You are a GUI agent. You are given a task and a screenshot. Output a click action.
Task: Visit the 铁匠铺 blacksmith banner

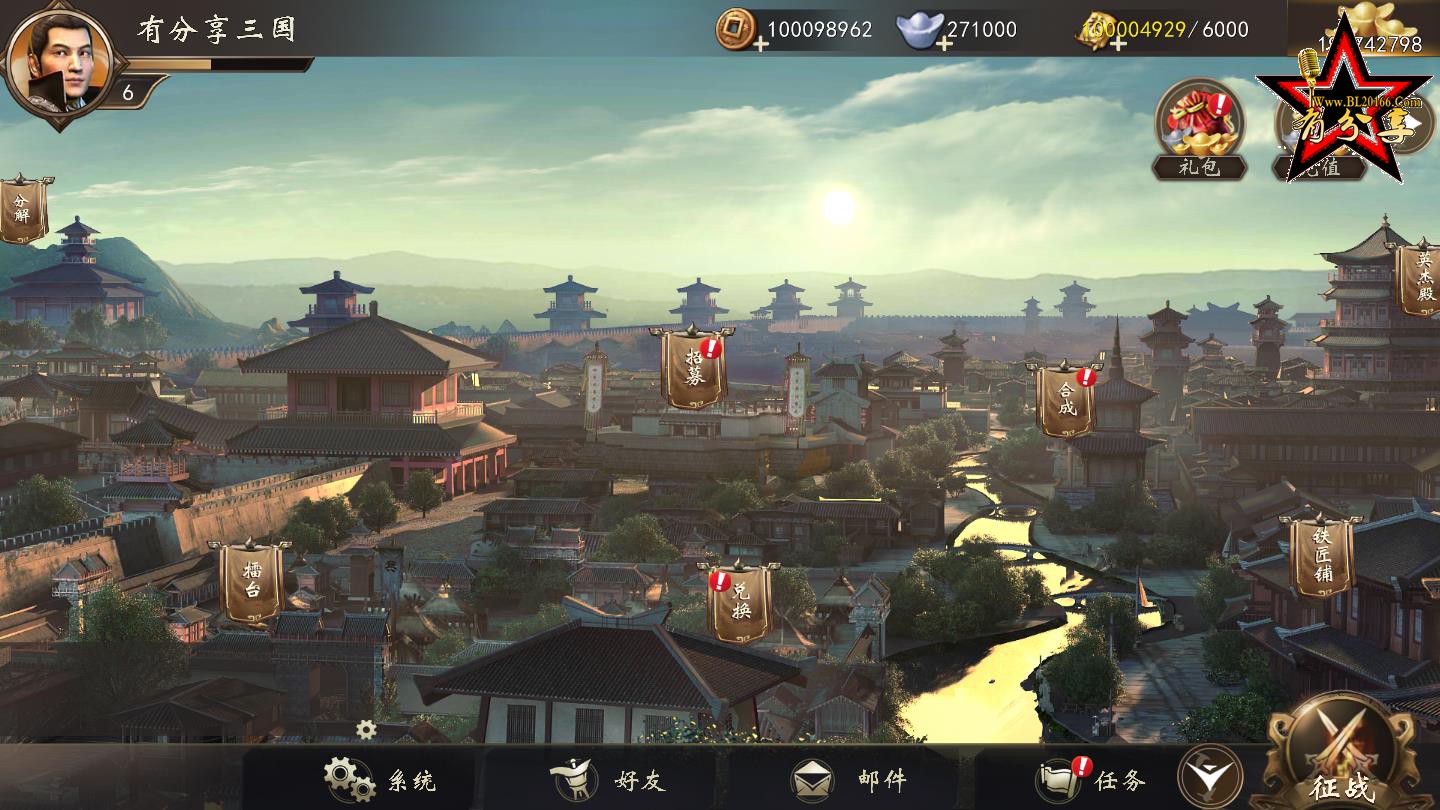[x=1321, y=556]
